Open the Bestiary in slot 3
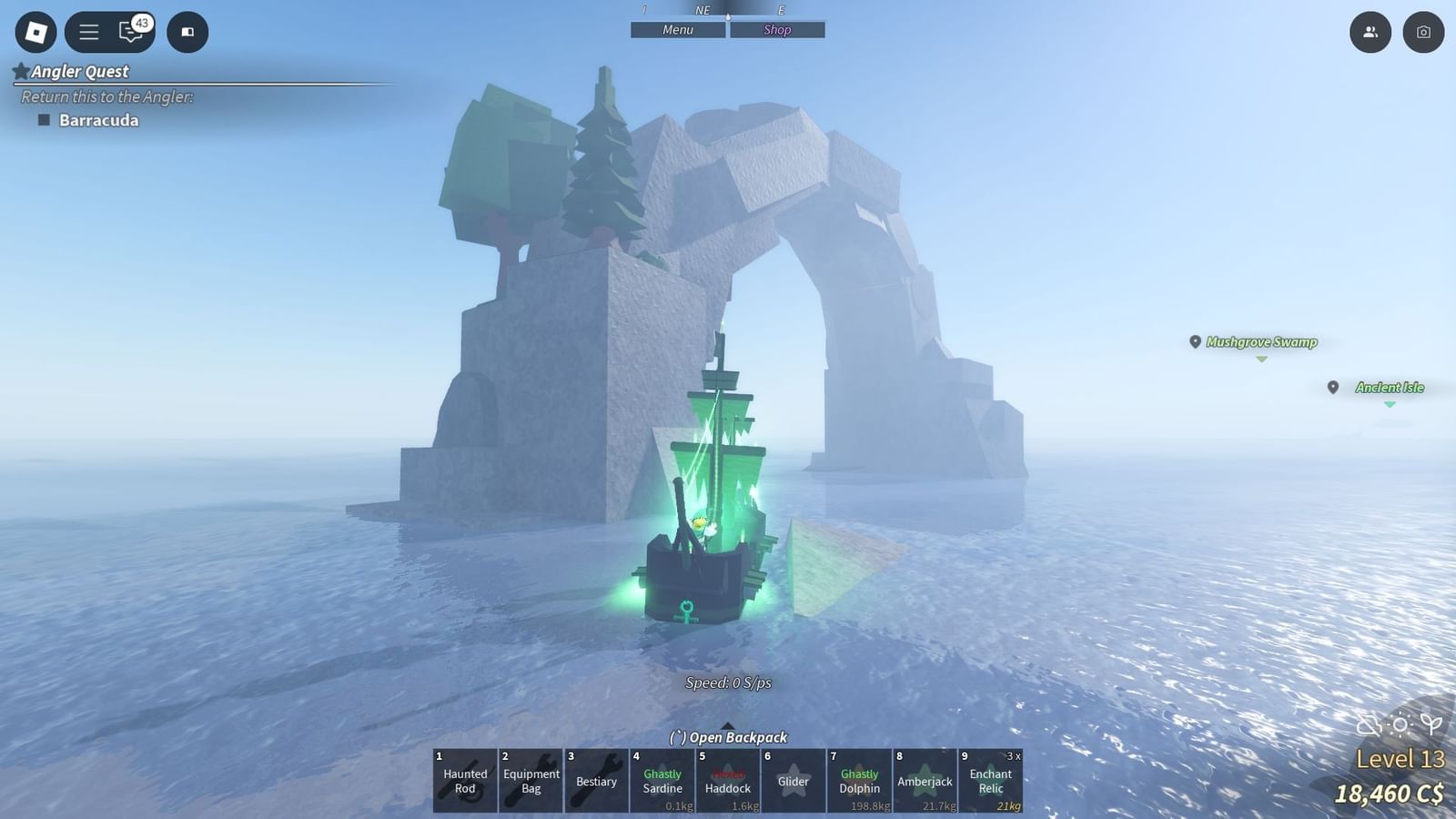 (597, 781)
